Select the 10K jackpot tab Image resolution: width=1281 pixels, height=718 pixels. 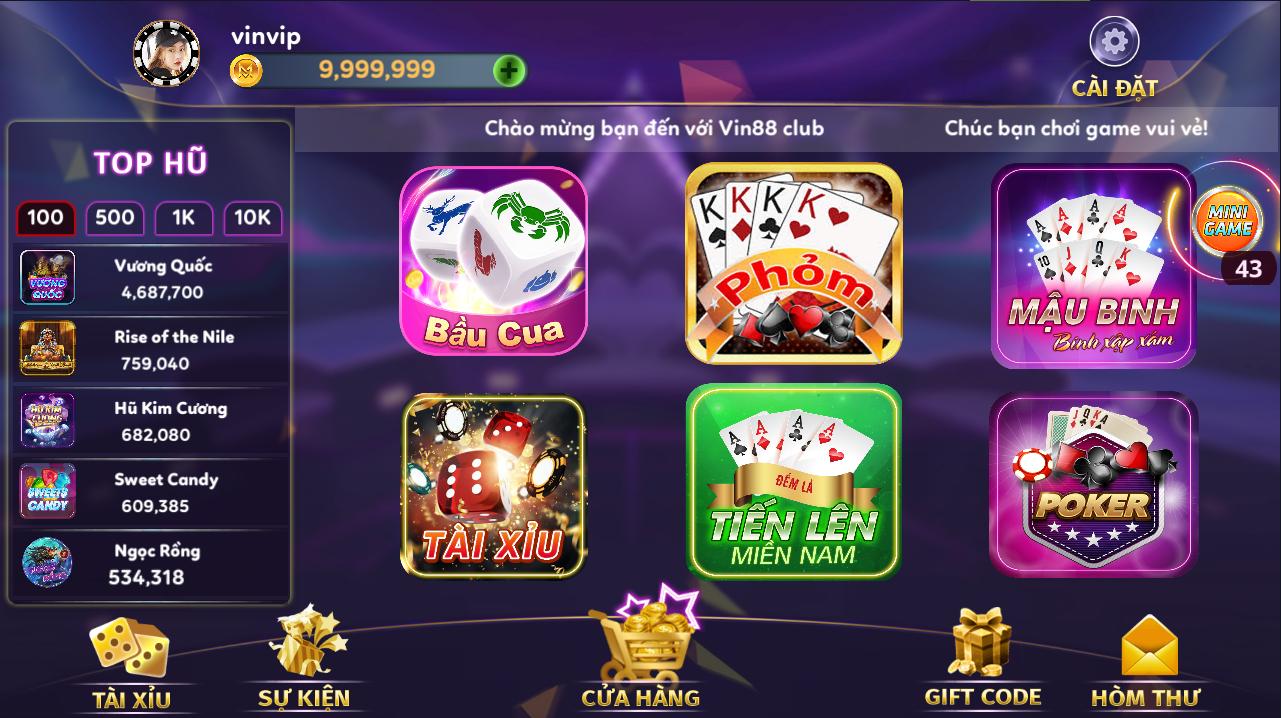coord(252,218)
